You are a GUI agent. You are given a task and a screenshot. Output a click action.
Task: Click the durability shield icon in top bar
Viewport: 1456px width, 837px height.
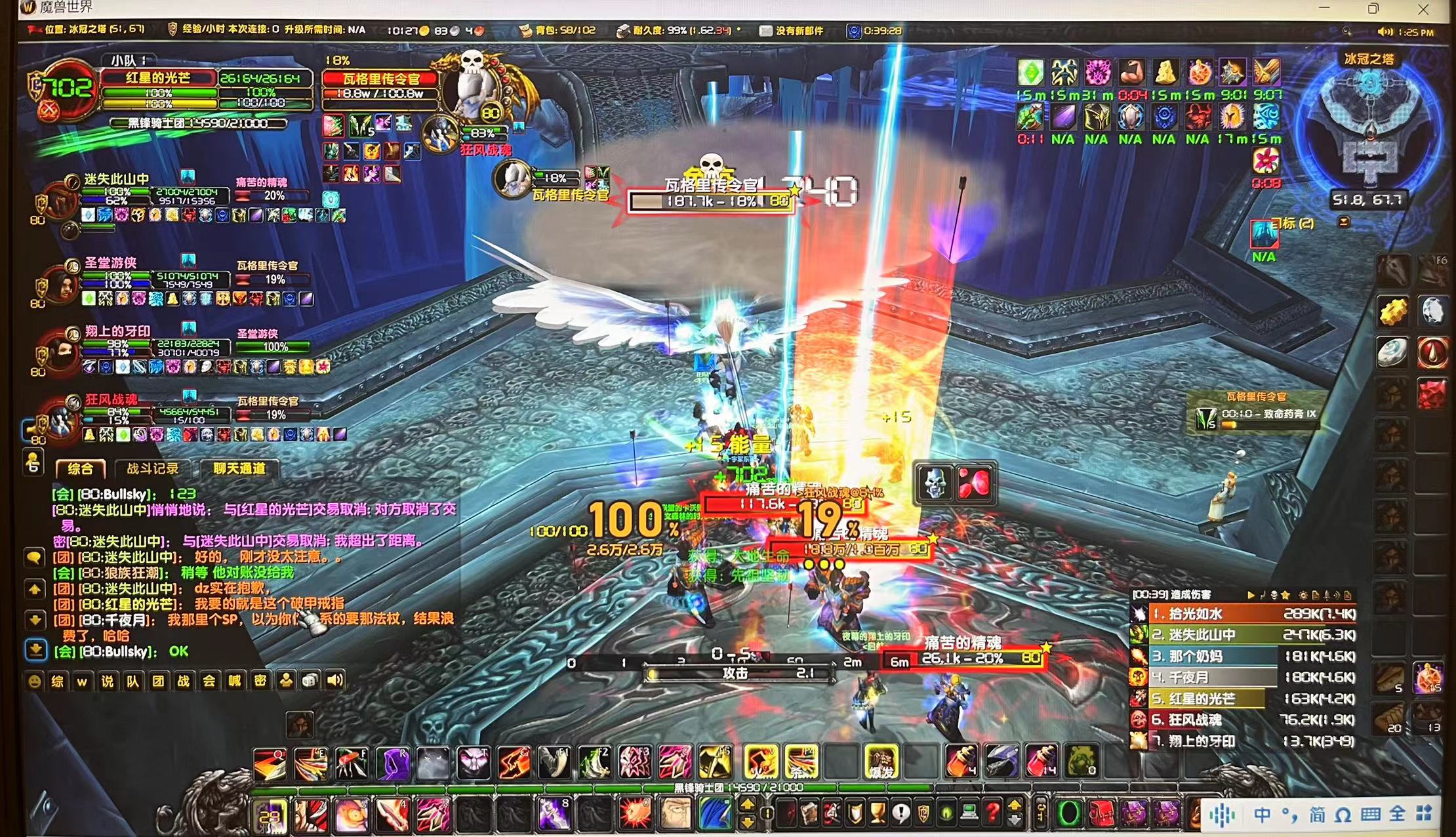coord(623,29)
